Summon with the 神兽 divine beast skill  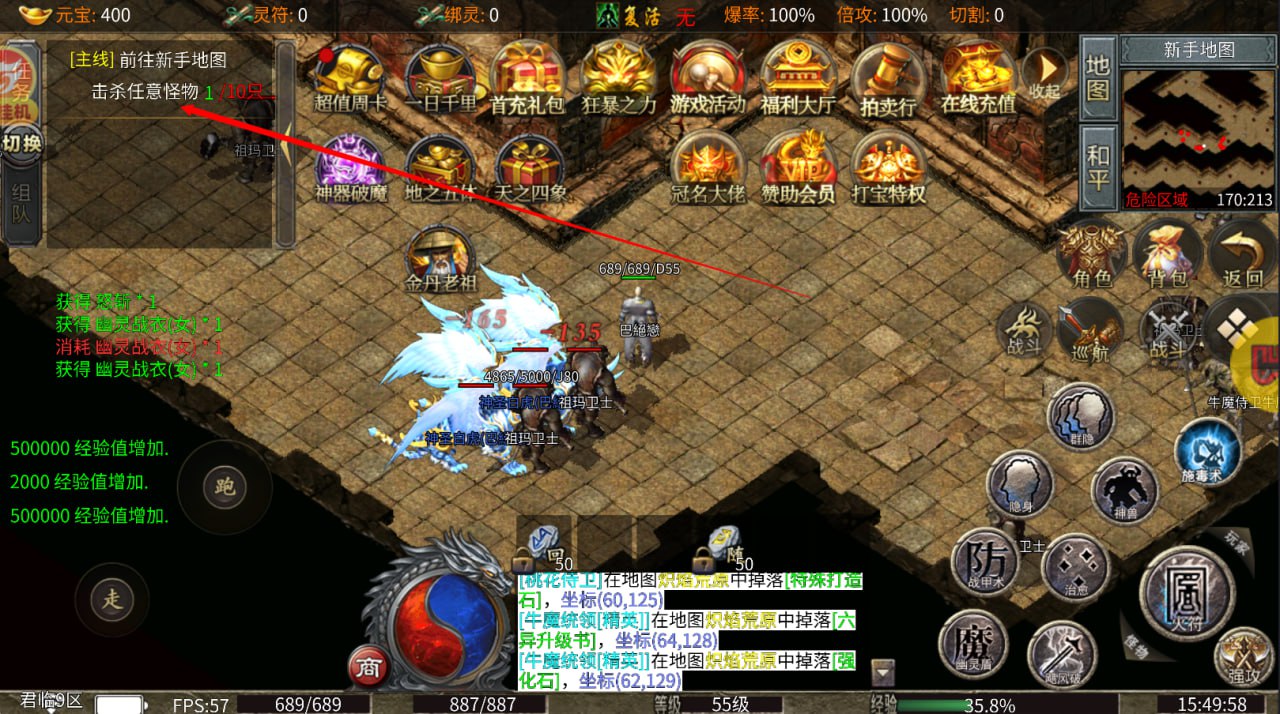tap(1125, 491)
